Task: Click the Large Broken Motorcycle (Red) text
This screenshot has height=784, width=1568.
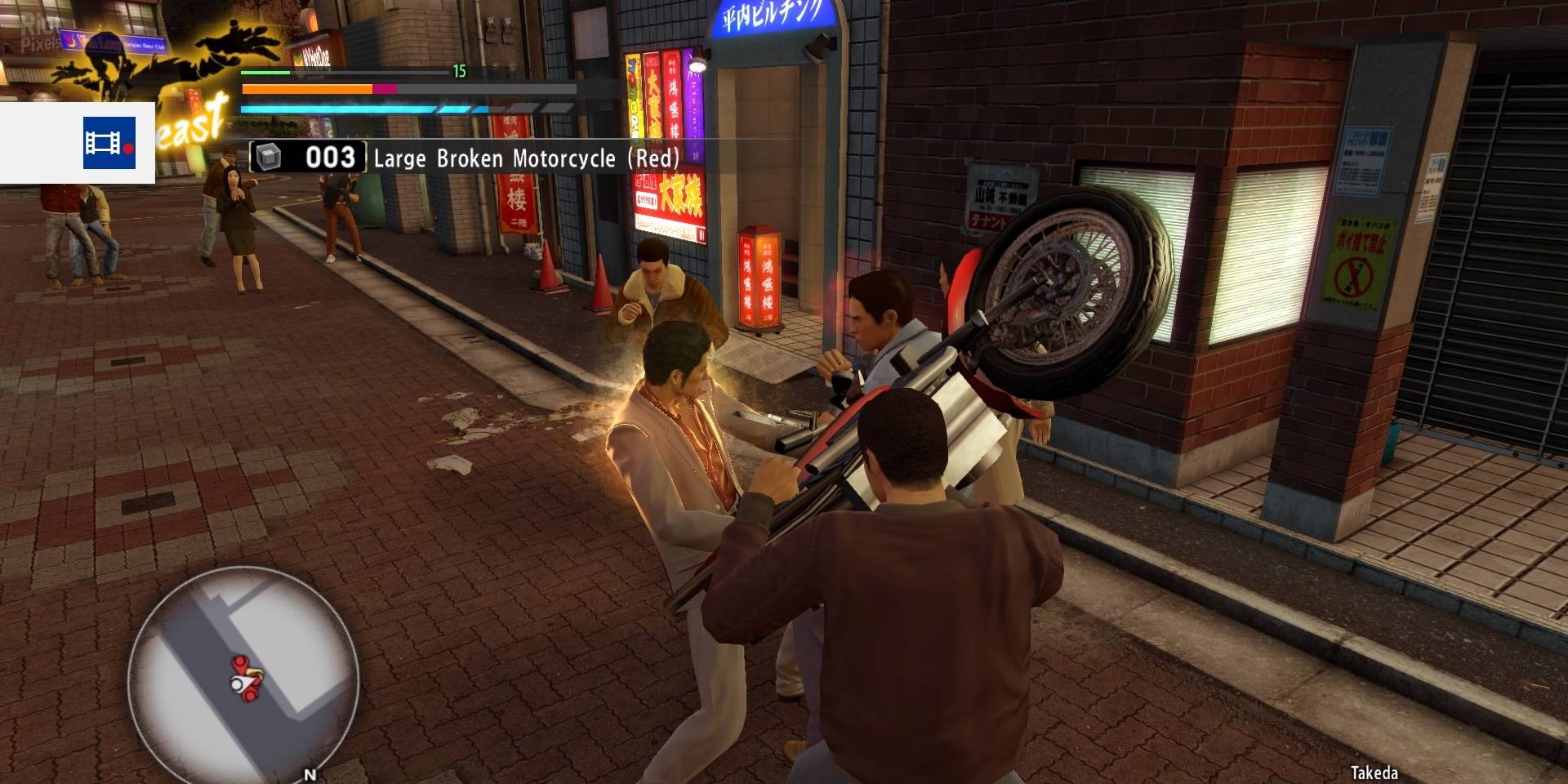Action: click(529, 159)
